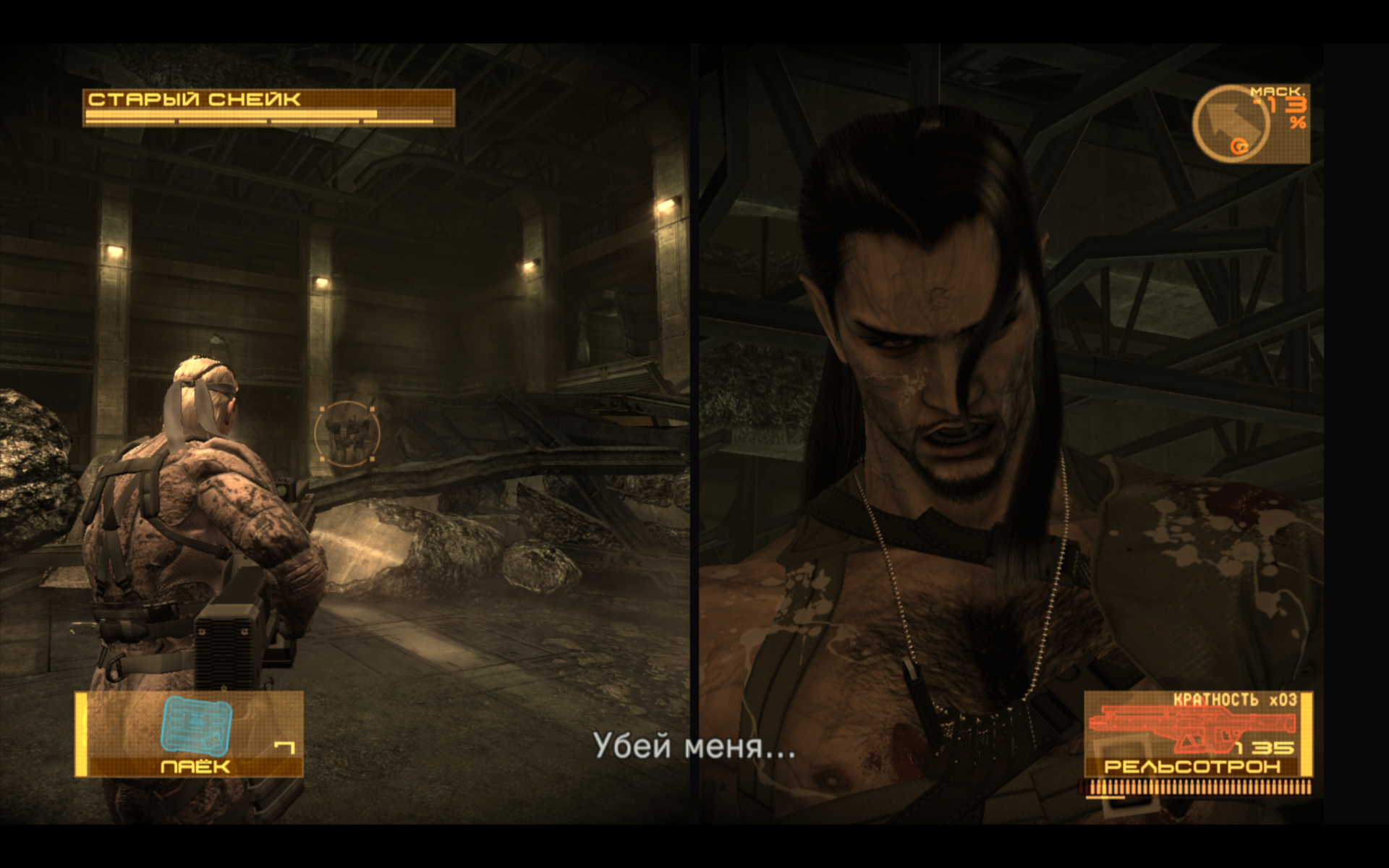Click the circular threat ring compass
Image resolution: width=1389 pixels, height=868 pixels.
coord(1231,124)
